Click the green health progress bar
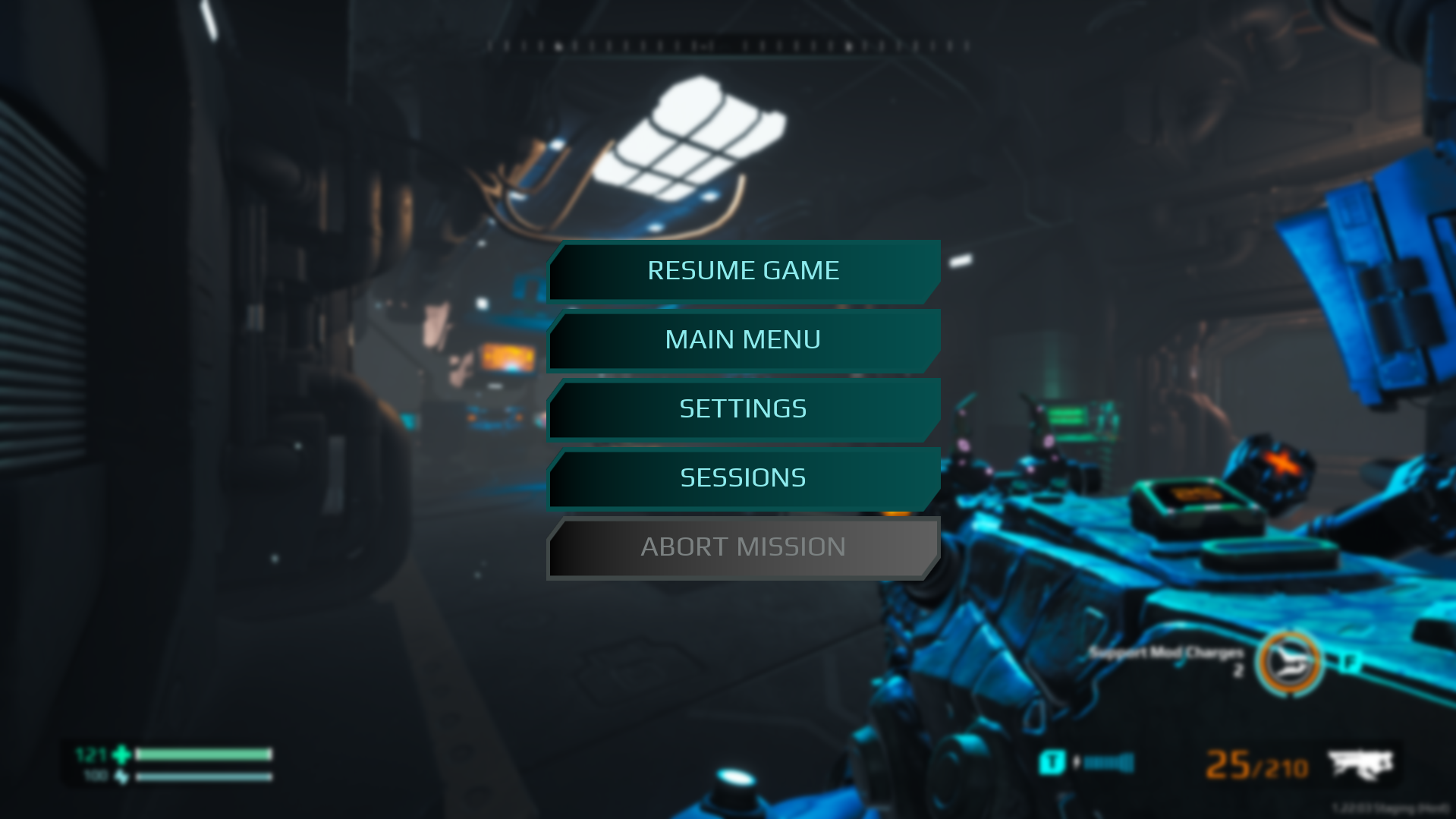This screenshot has height=819, width=1456. tap(203, 754)
